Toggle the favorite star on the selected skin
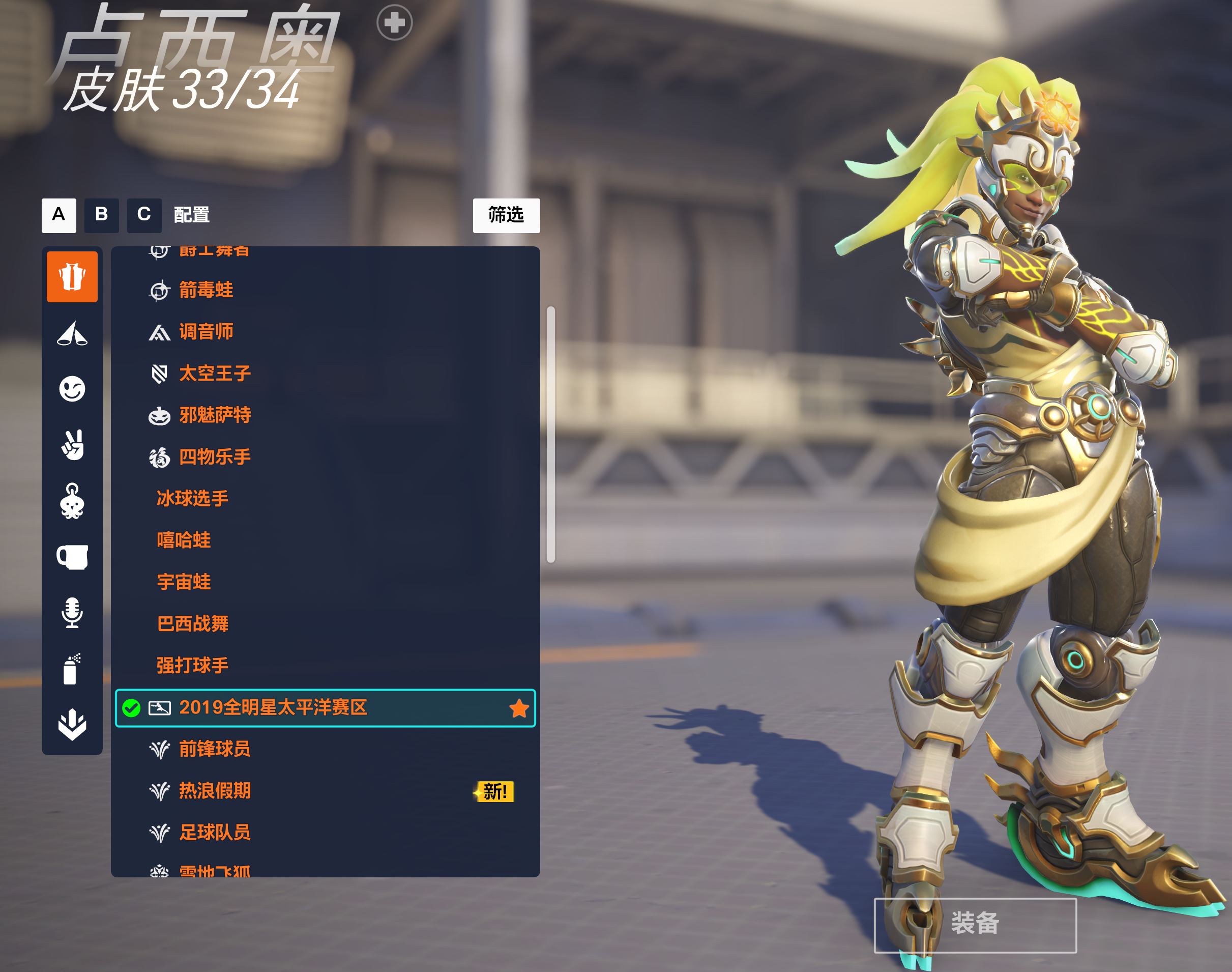This screenshot has width=1232, height=972. coord(519,708)
